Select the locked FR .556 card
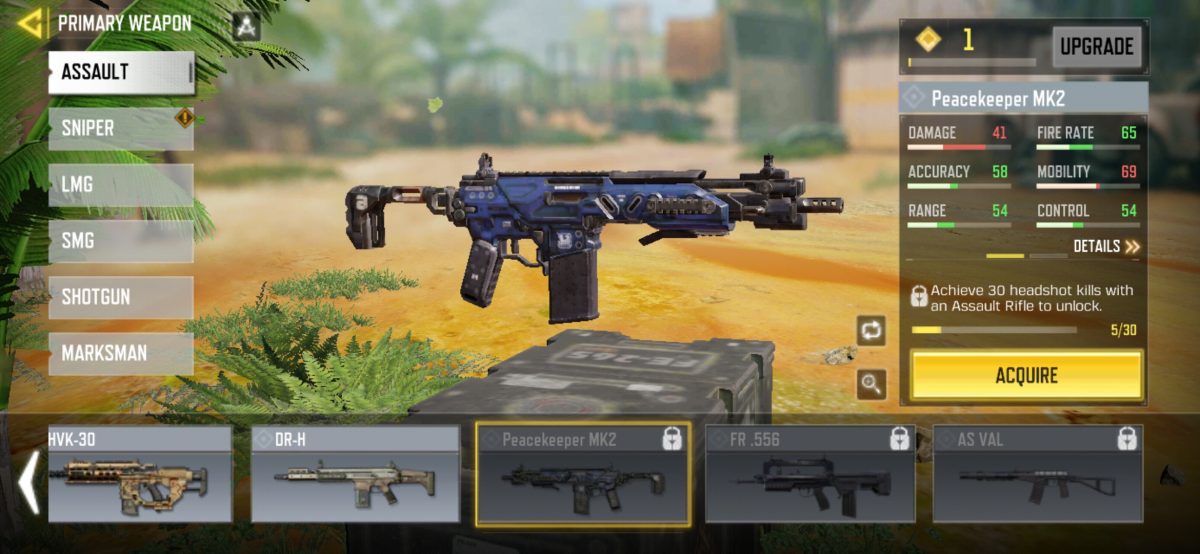The image size is (1200, 554). (x=810, y=475)
